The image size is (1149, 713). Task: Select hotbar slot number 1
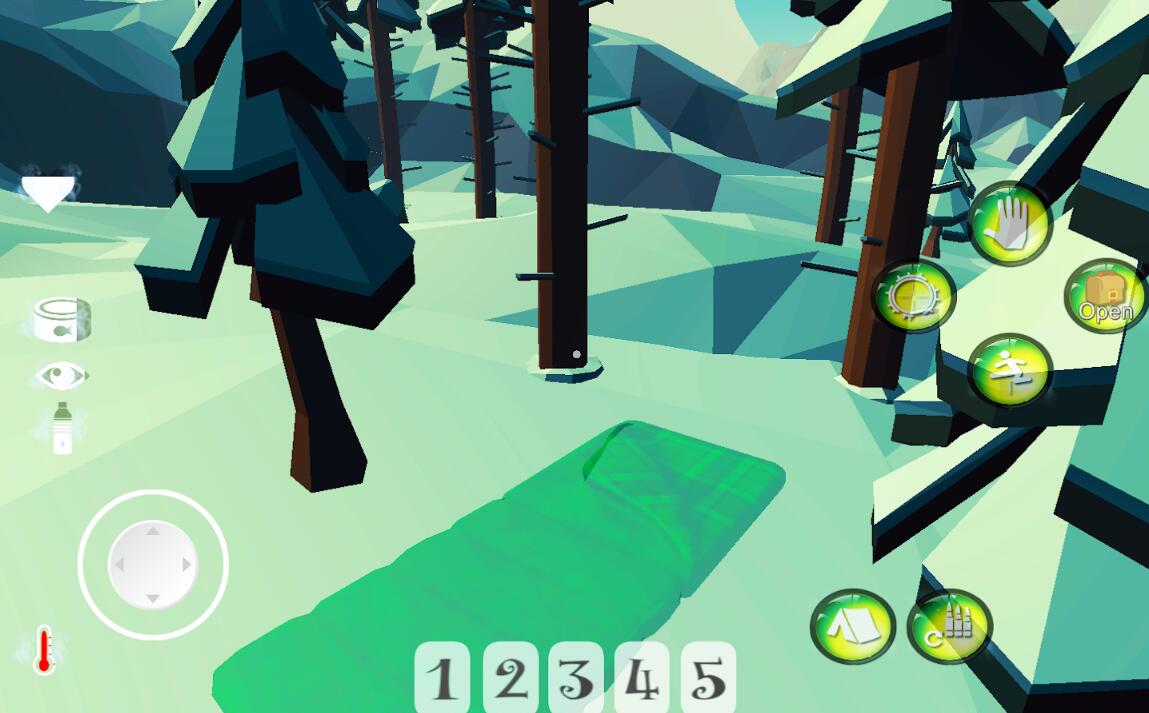click(442, 677)
